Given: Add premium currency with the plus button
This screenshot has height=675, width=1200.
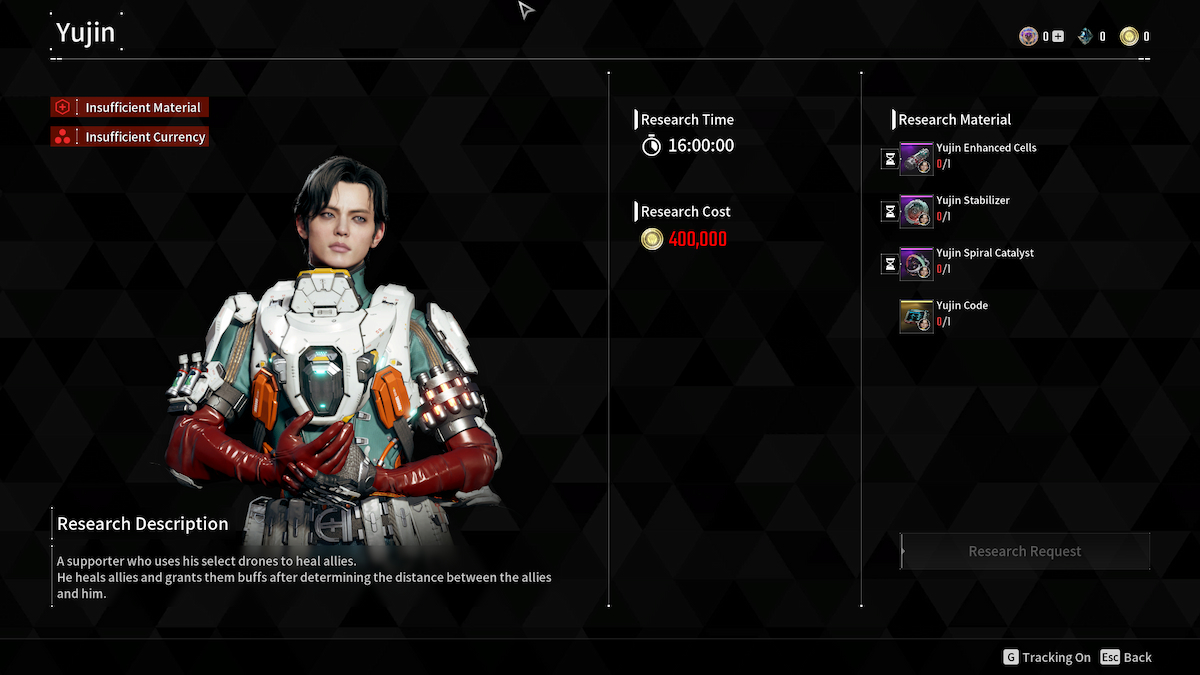Looking at the screenshot, I should point(1058,37).
